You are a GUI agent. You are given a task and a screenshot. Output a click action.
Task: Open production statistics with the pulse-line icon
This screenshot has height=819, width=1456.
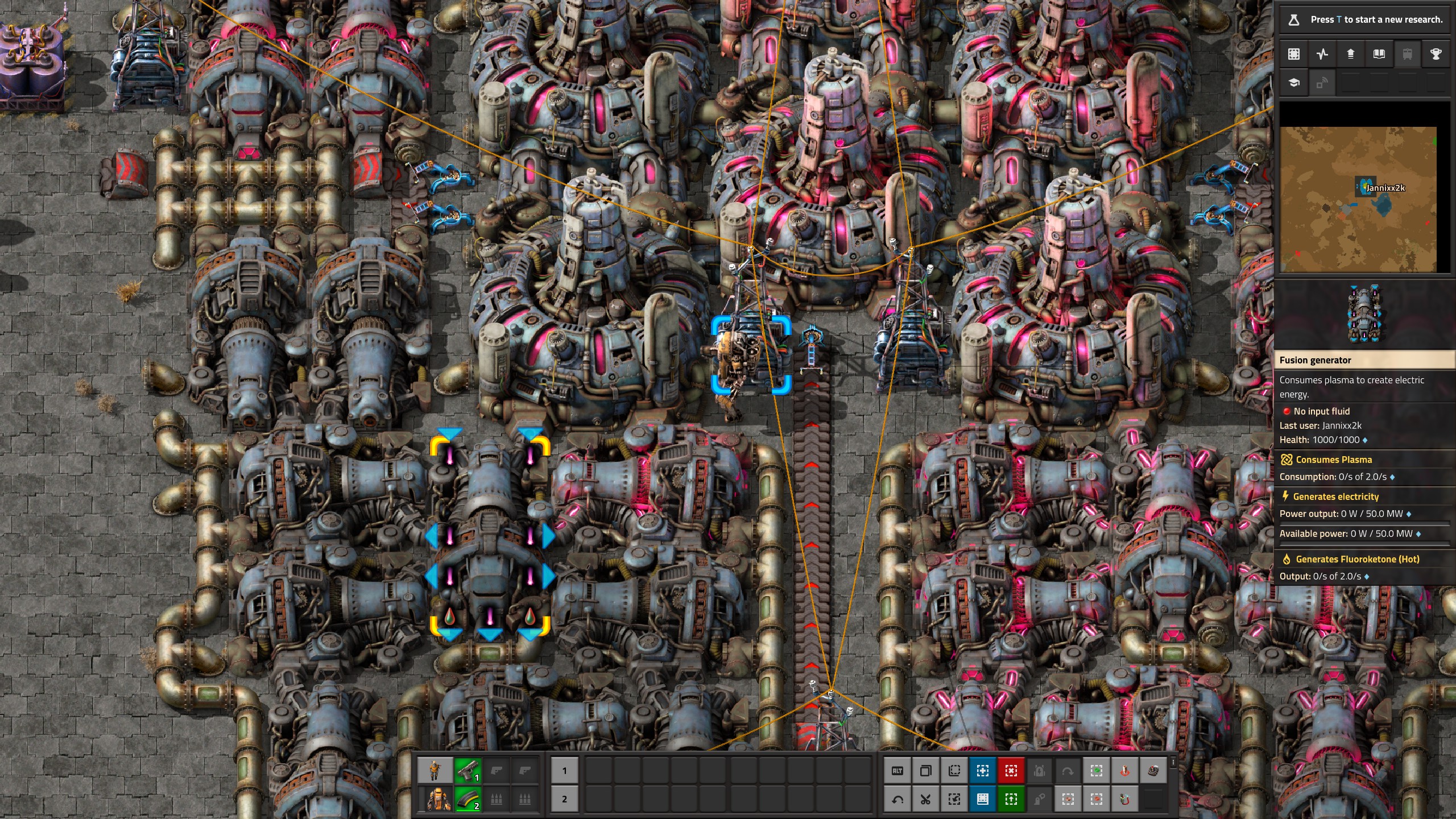tap(1322, 54)
